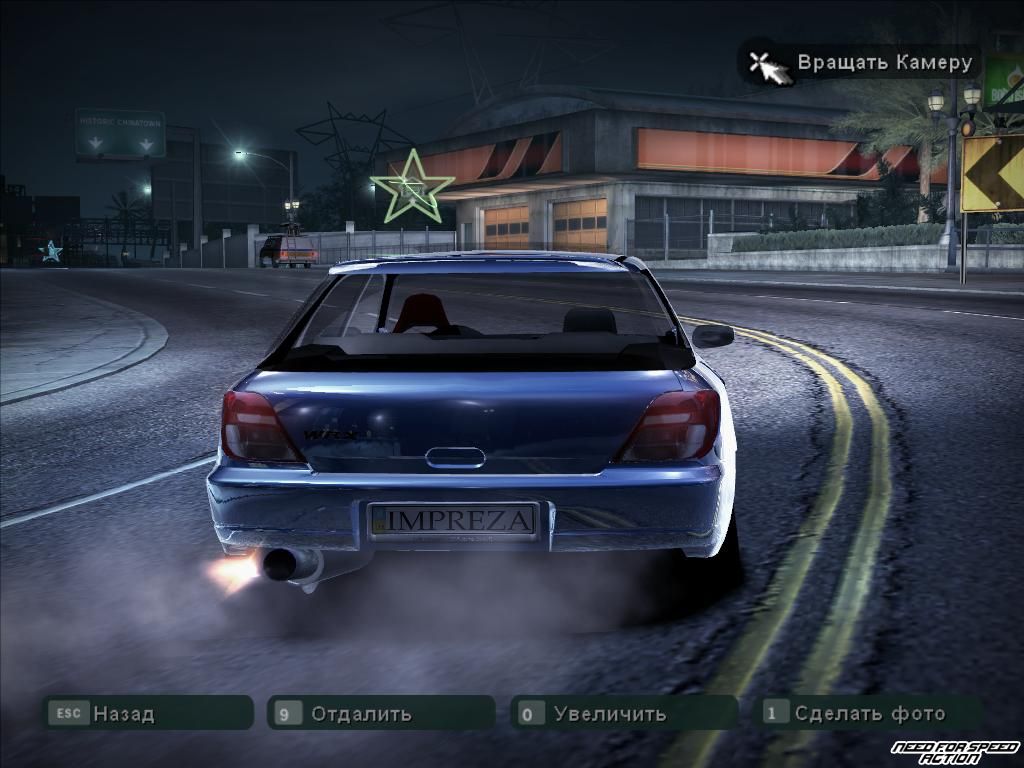The image size is (1024, 768).
Task: Zoom in with the Увеличить button
Action: [624, 713]
